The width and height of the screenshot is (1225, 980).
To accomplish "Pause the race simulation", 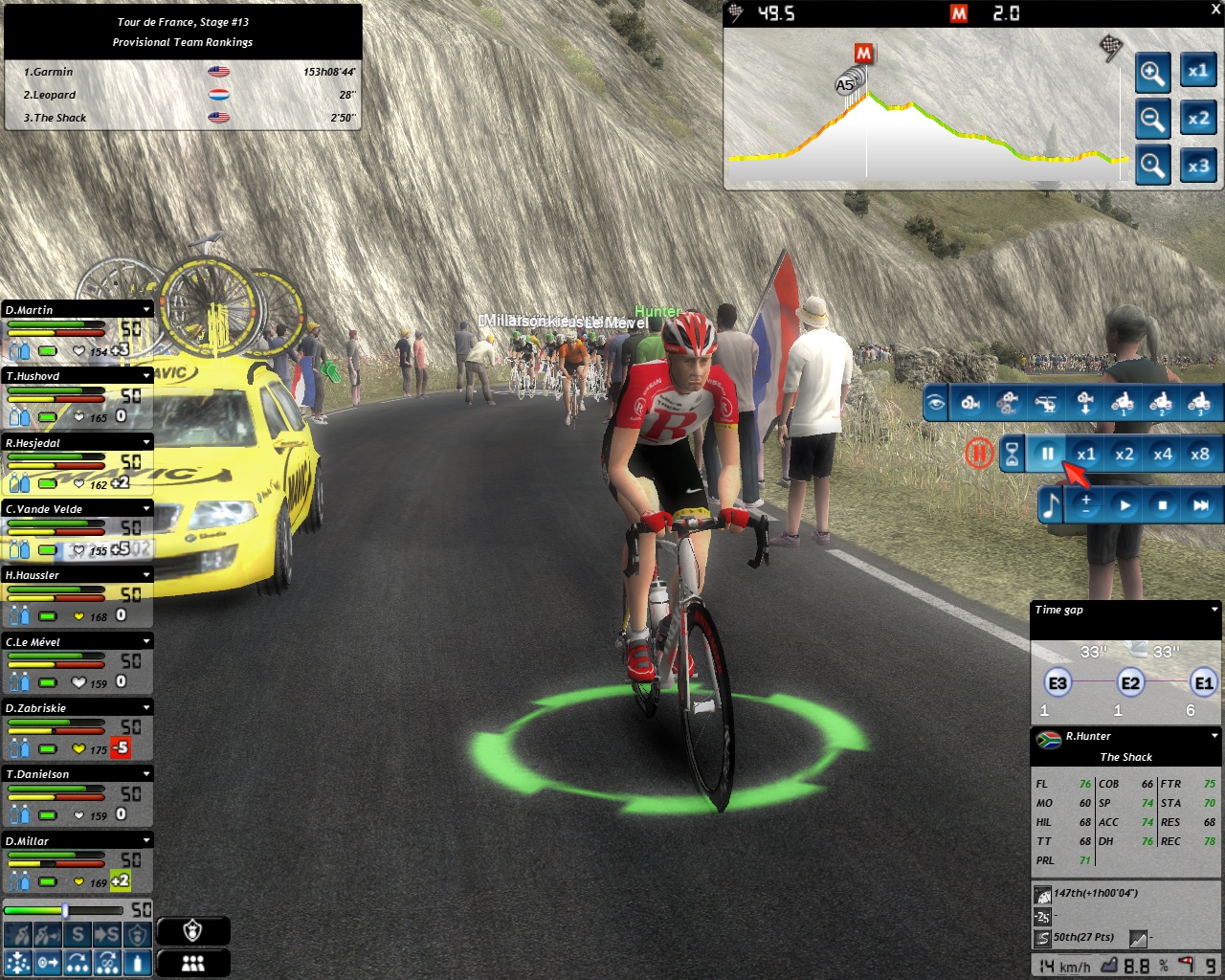I will [1047, 455].
